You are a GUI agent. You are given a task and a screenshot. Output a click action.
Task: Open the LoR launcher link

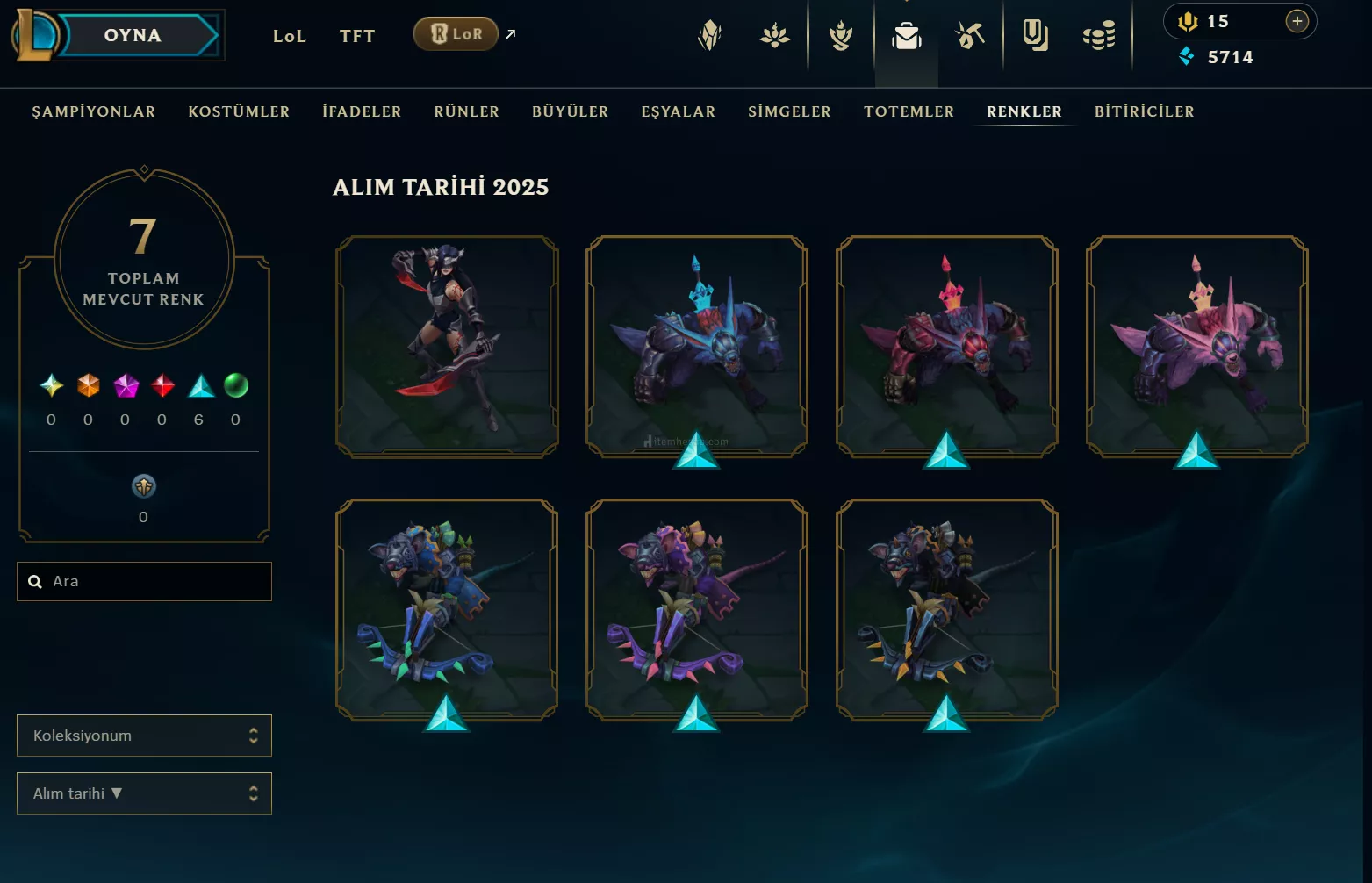[456, 34]
